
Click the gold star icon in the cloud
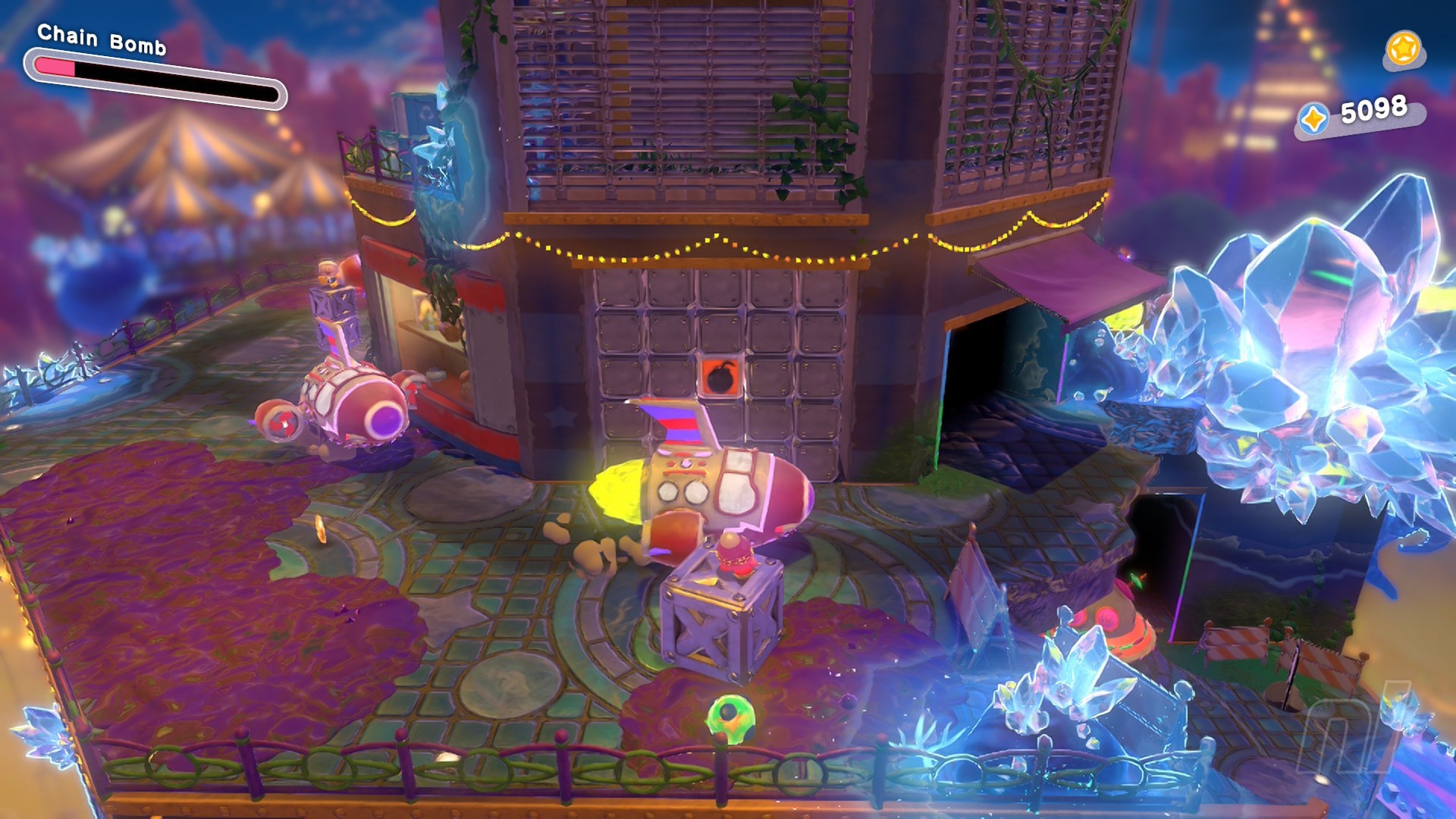click(x=1403, y=49)
